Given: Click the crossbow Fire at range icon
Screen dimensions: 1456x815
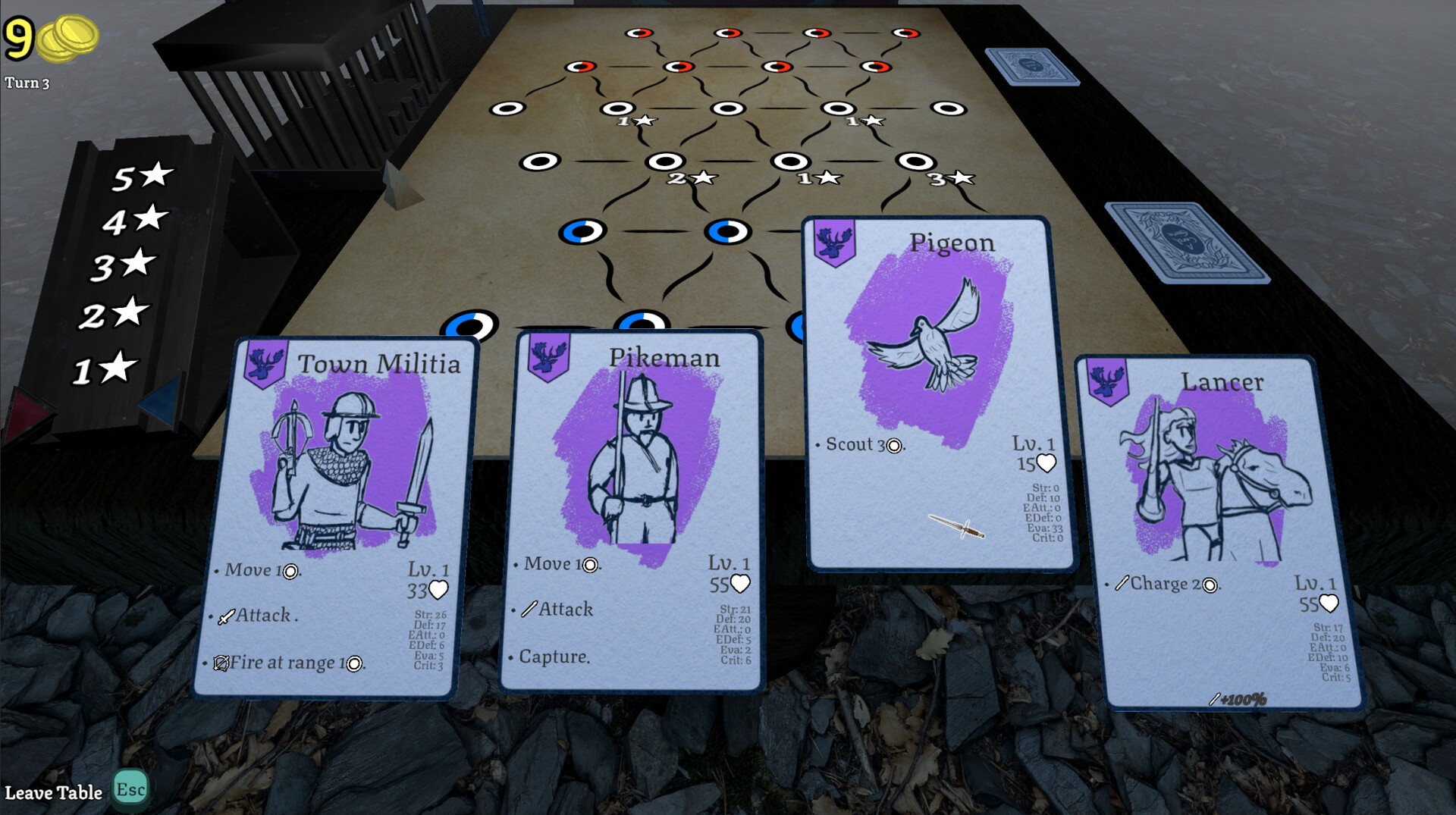Looking at the screenshot, I should click(x=220, y=663).
